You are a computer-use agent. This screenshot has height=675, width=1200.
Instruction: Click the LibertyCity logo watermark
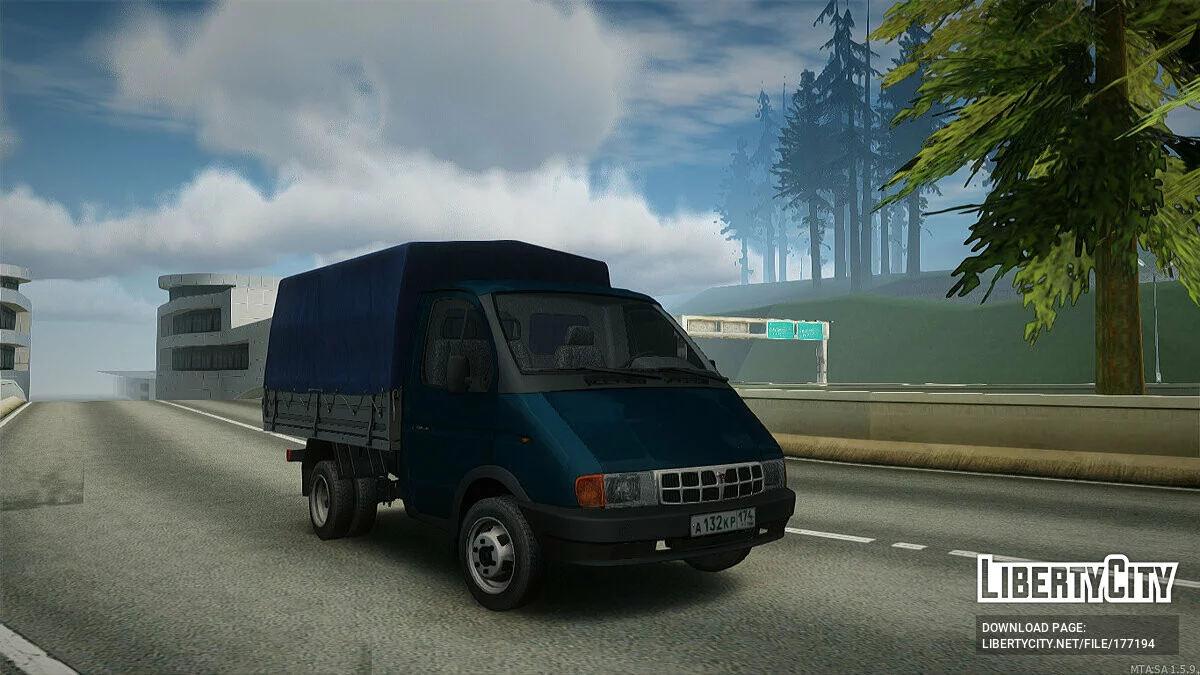[1077, 579]
